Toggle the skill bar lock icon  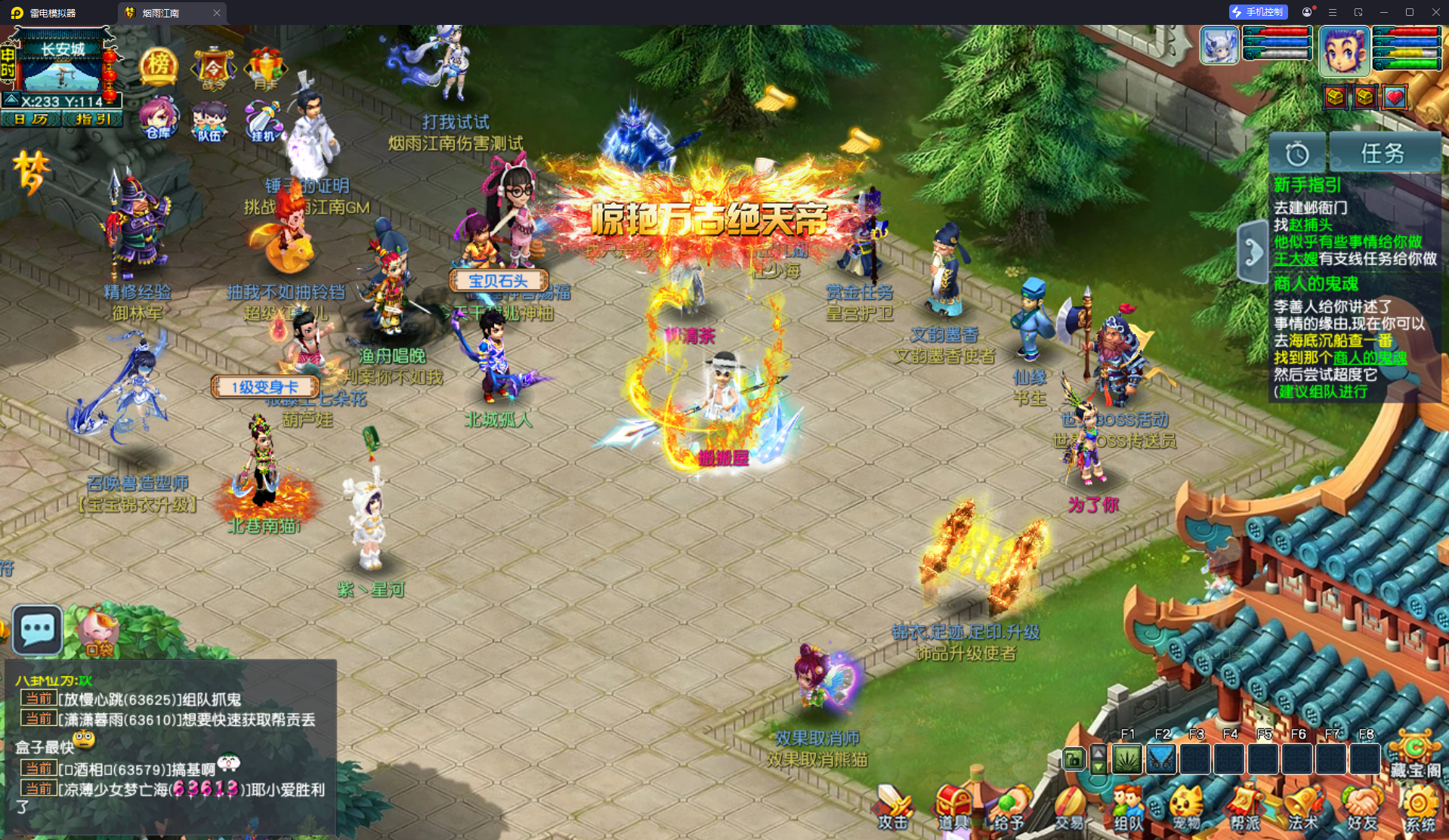(x=1073, y=759)
